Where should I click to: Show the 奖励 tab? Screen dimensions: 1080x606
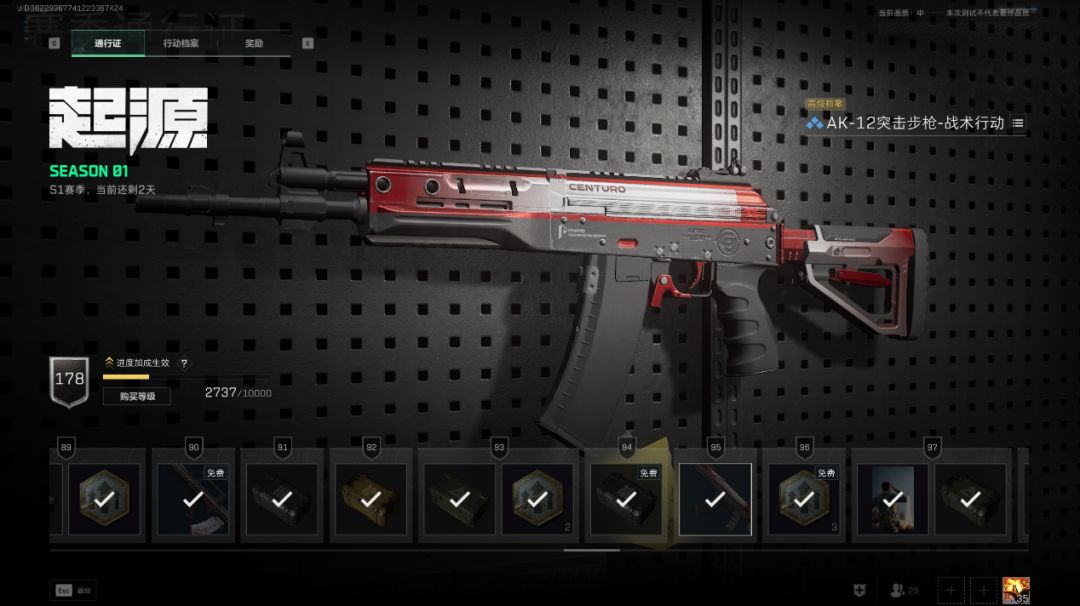[254, 43]
